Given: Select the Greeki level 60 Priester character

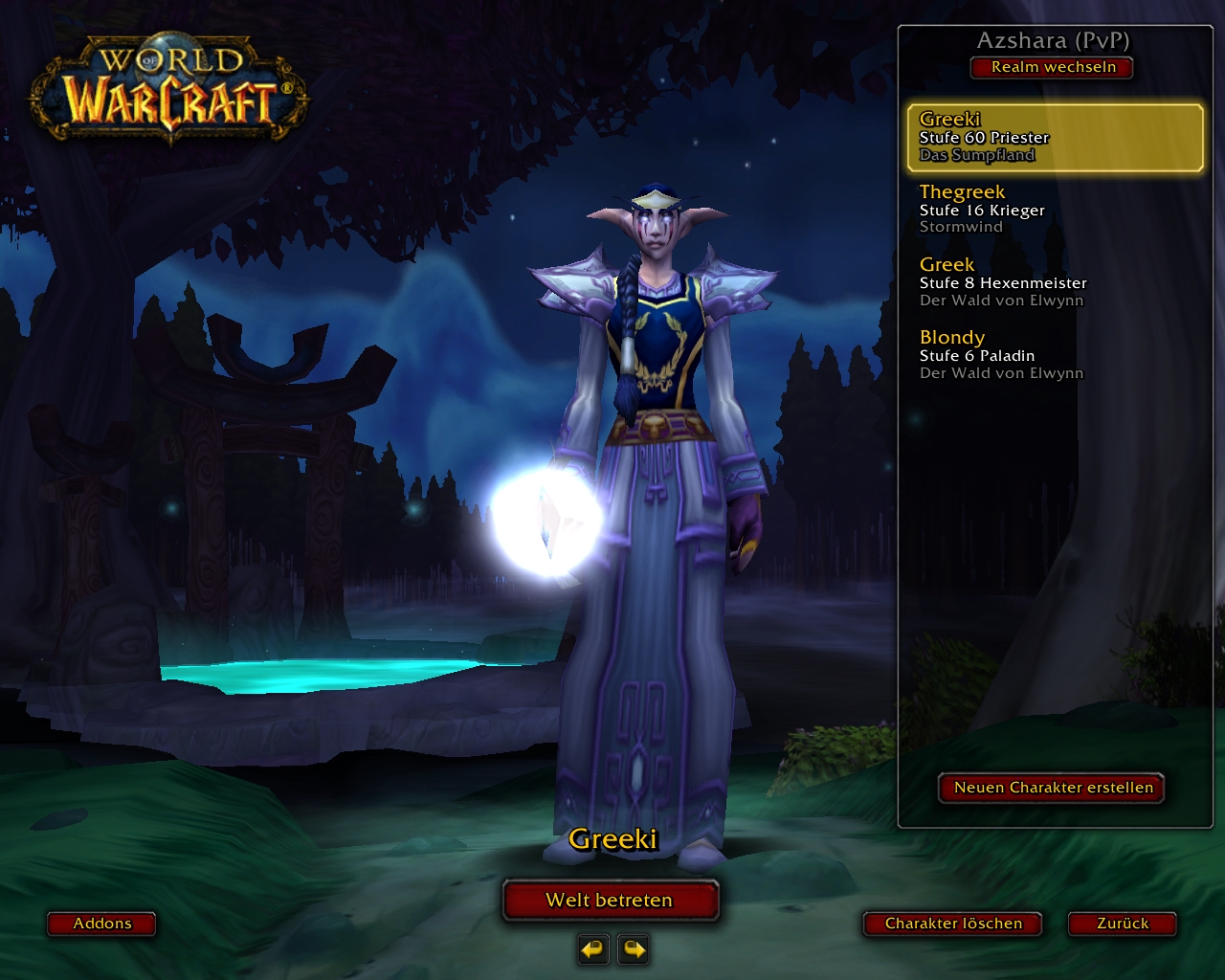Looking at the screenshot, I should [x=1055, y=138].
